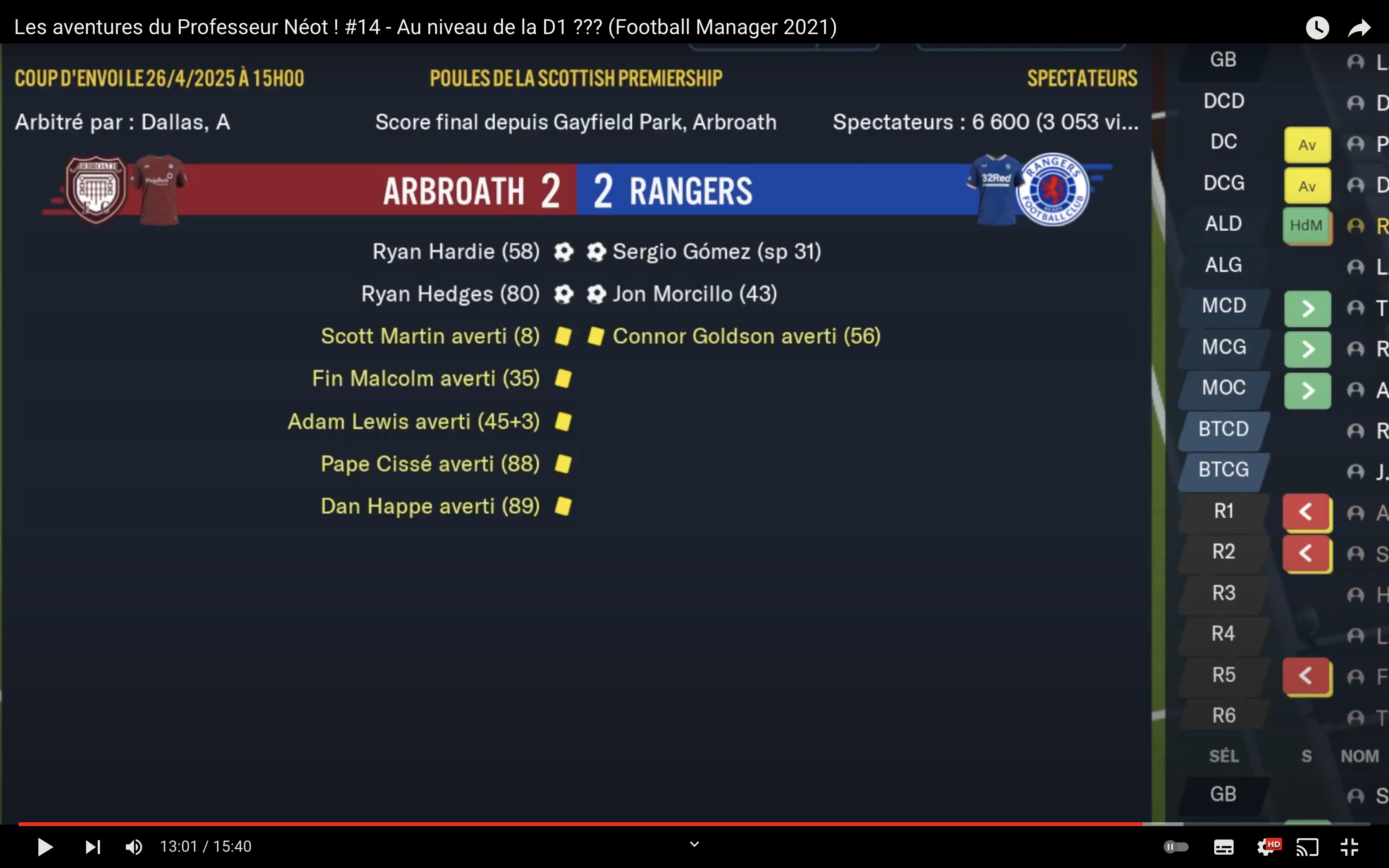This screenshot has width=1389, height=868.
Task: Play the video
Action: (45, 847)
